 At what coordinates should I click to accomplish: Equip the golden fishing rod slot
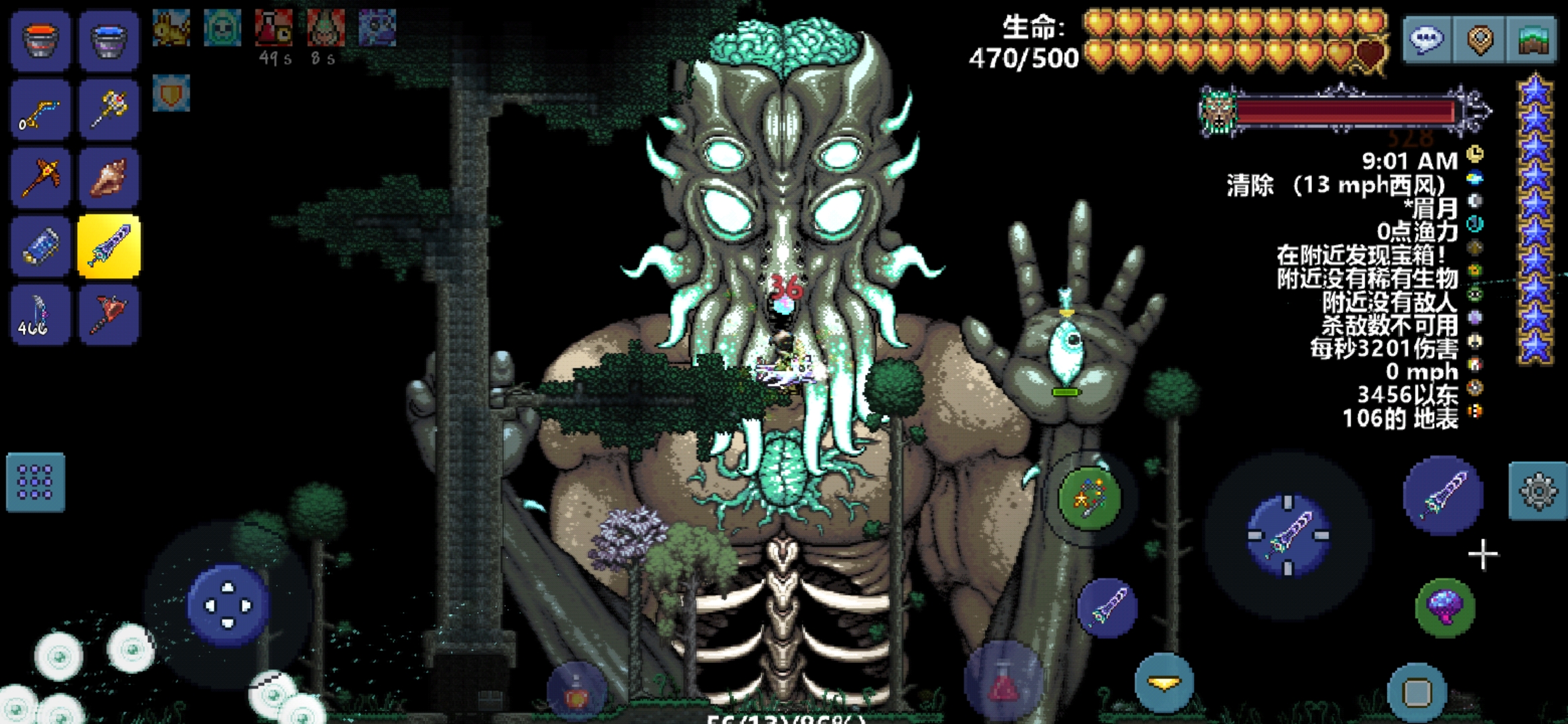[40, 110]
